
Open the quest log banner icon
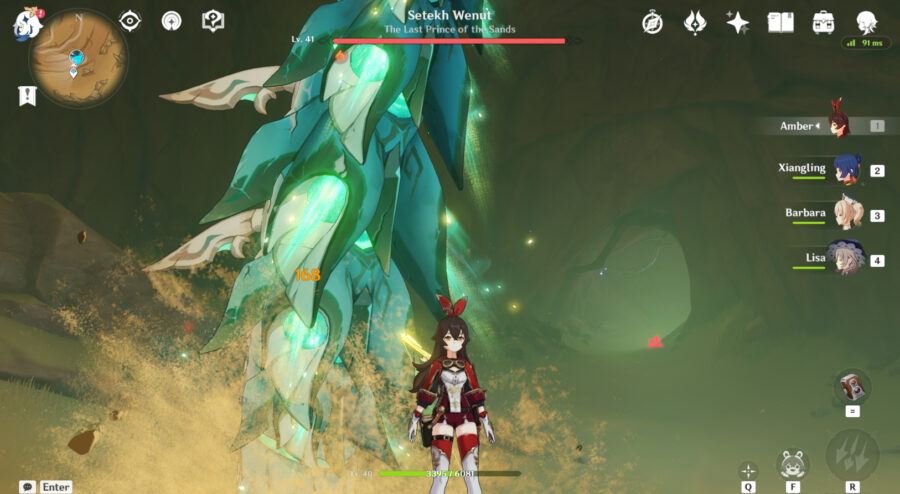pyautogui.click(x=27, y=95)
